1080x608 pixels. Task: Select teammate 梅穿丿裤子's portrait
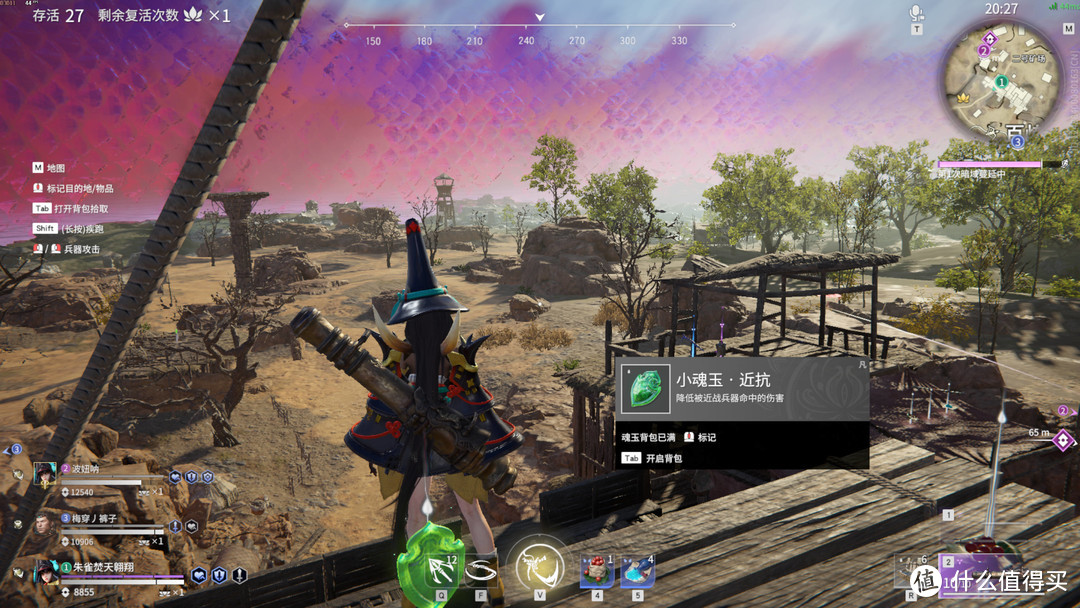[x=45, y=523]
